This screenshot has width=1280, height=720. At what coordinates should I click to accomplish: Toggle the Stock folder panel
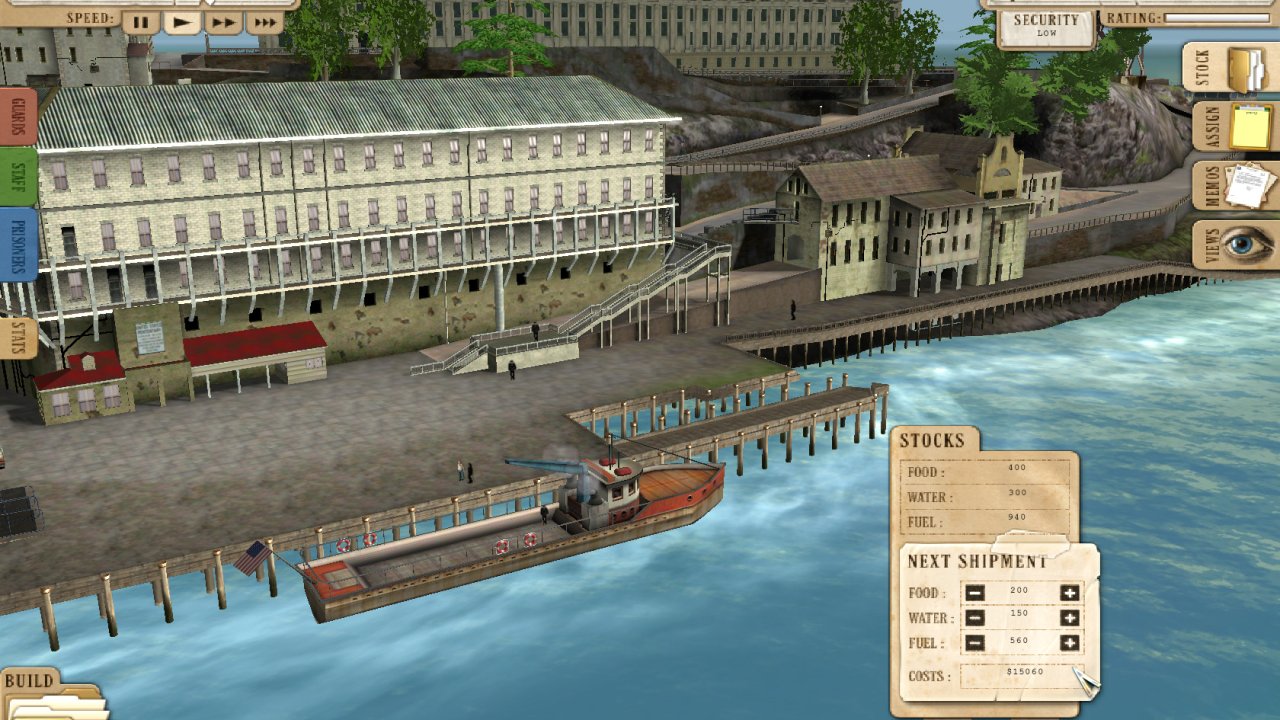[1232, 68]
